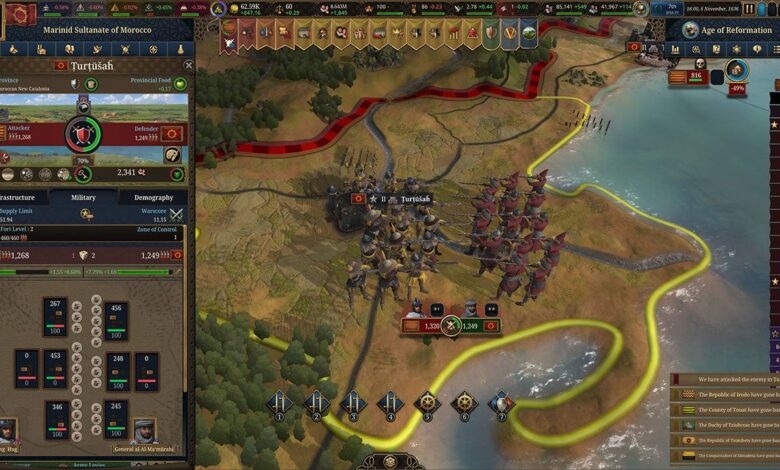This screenshot has height=470, width=780.
Task: Open the 816 skull casualties alert
Action: tap(699, 77)
